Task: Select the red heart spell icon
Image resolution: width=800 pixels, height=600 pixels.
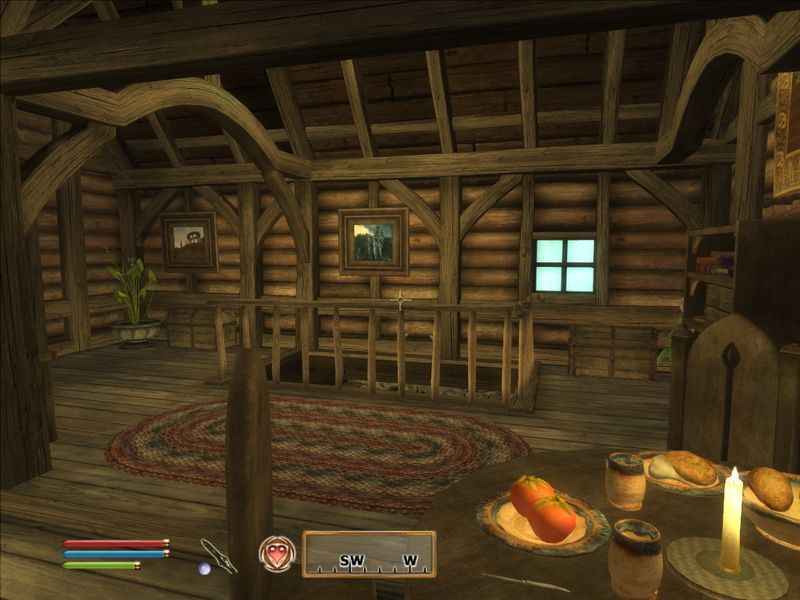Action: coord(276,553)
